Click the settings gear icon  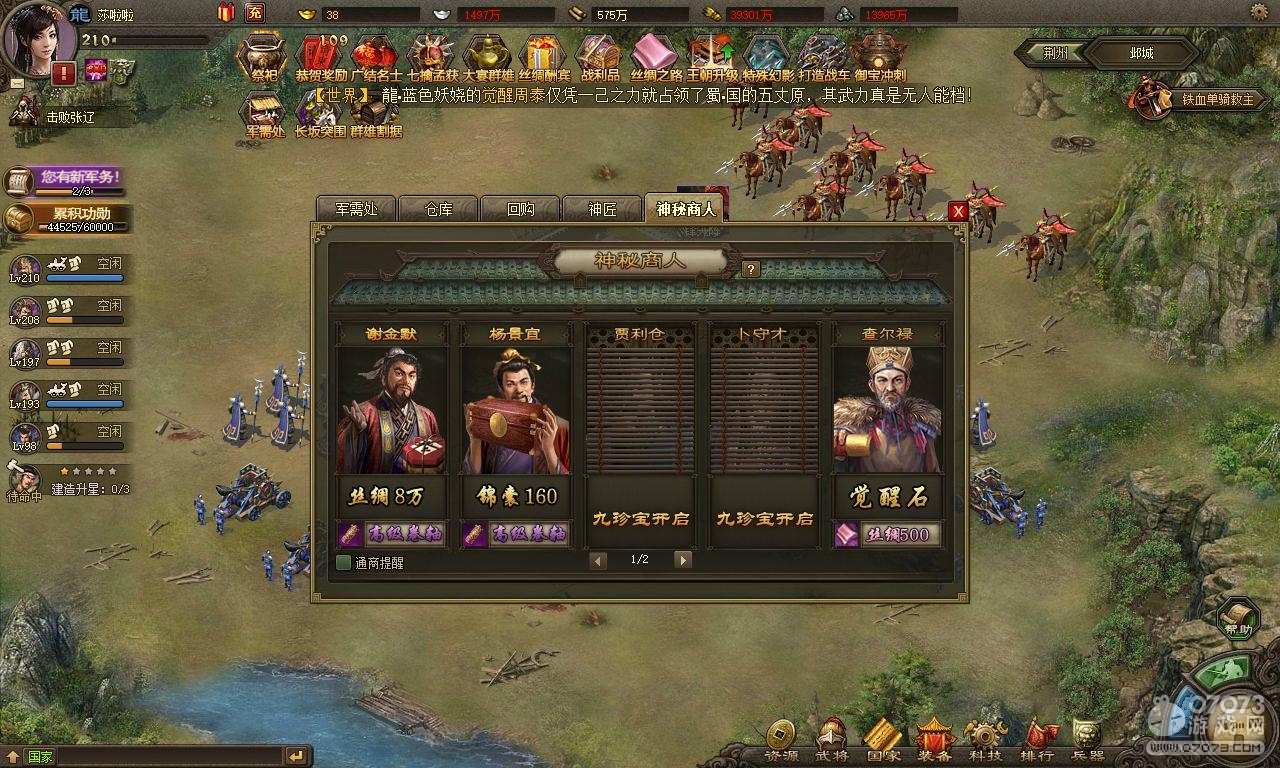[1261, 12]
